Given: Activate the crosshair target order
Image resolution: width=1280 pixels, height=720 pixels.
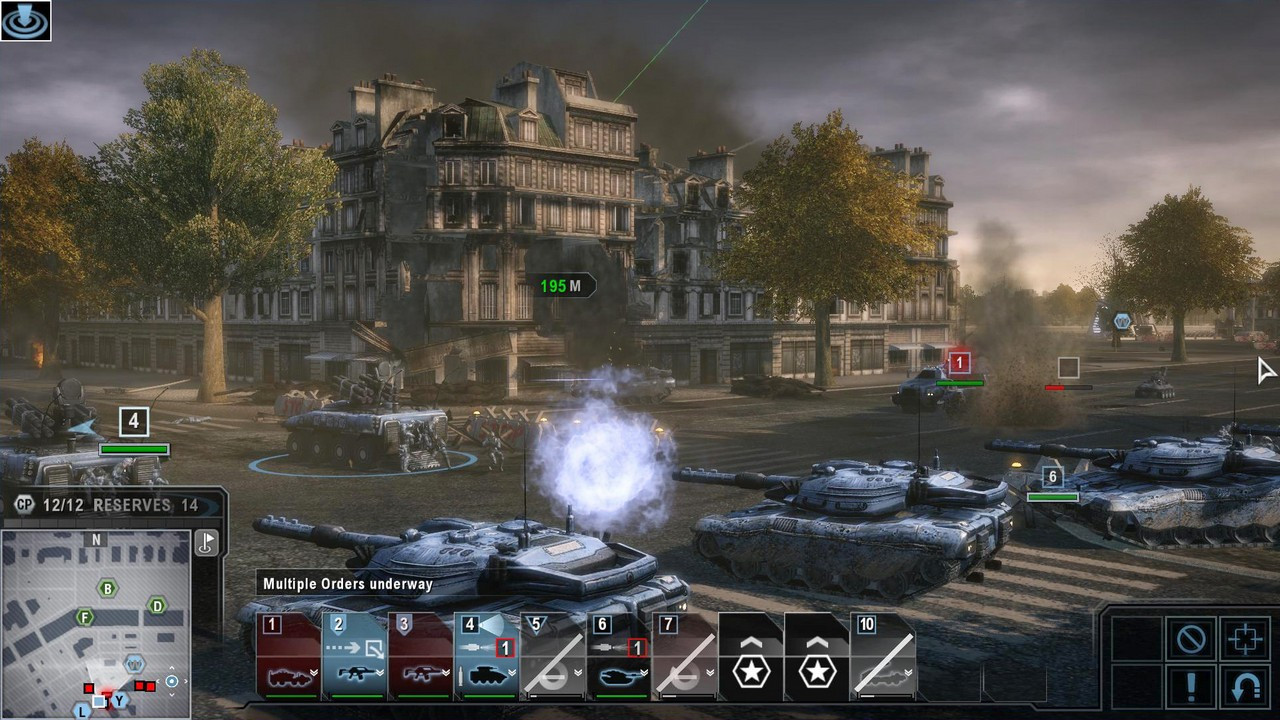Looking at the screenshot, I should click(x=1245, y=639).
